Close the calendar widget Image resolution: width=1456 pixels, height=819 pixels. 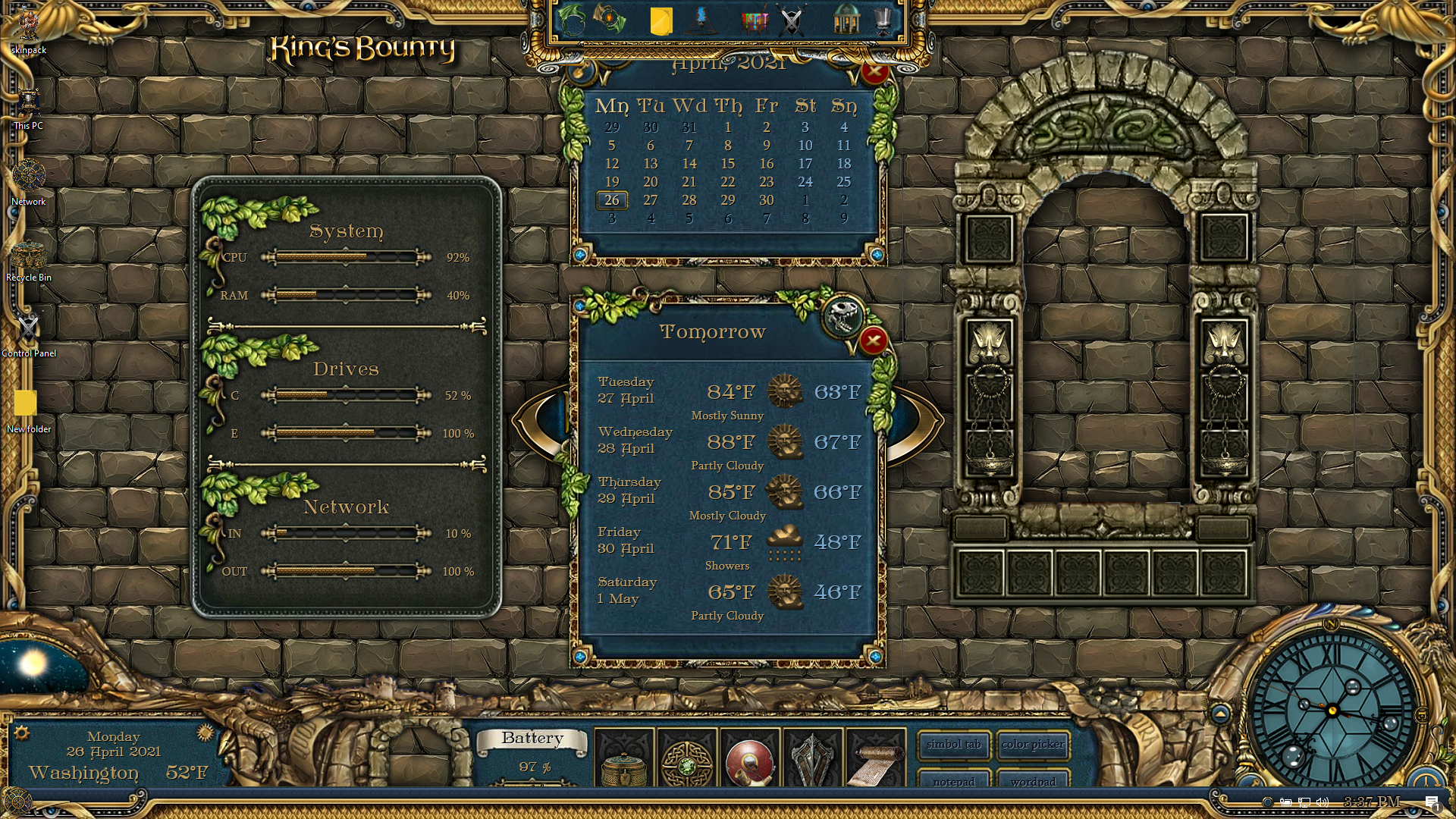[874, 71]
